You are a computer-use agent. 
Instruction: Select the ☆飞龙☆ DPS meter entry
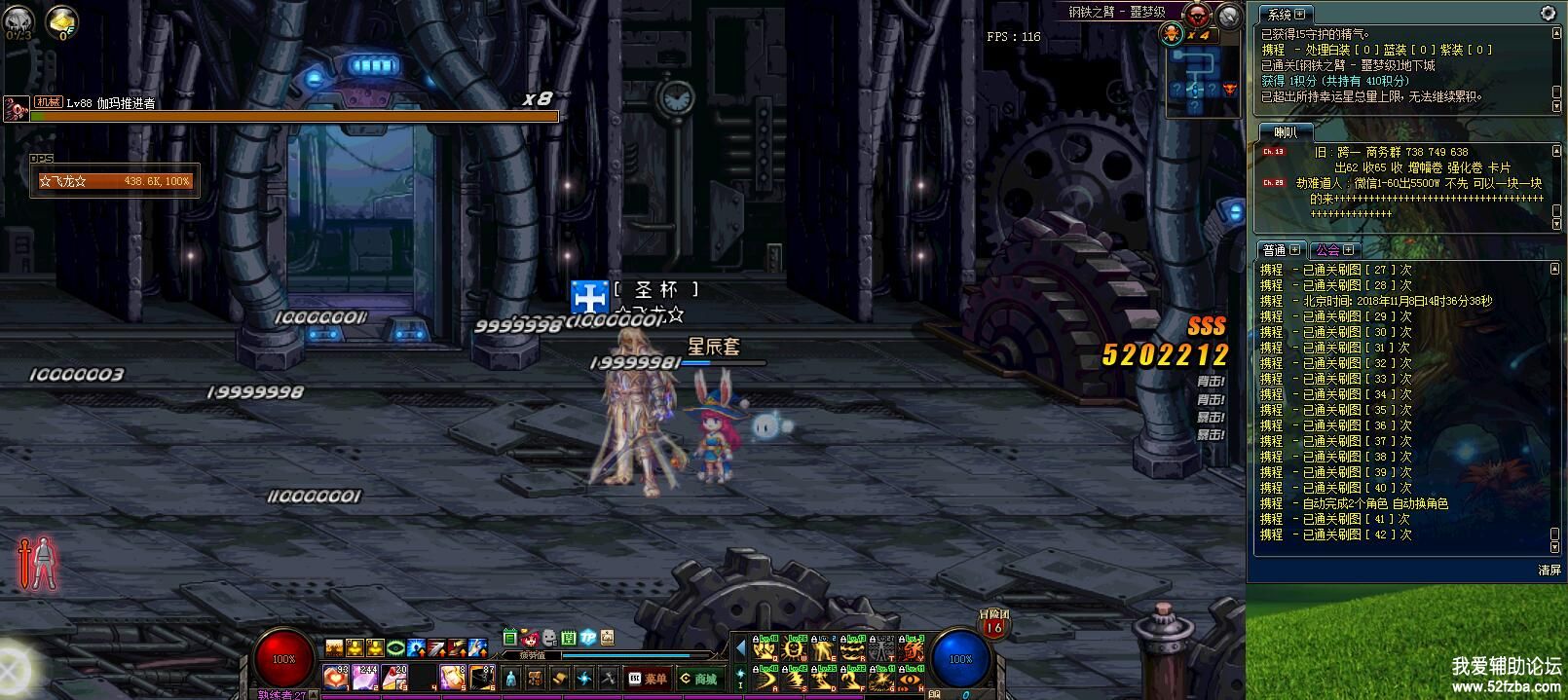click(115, 181)
